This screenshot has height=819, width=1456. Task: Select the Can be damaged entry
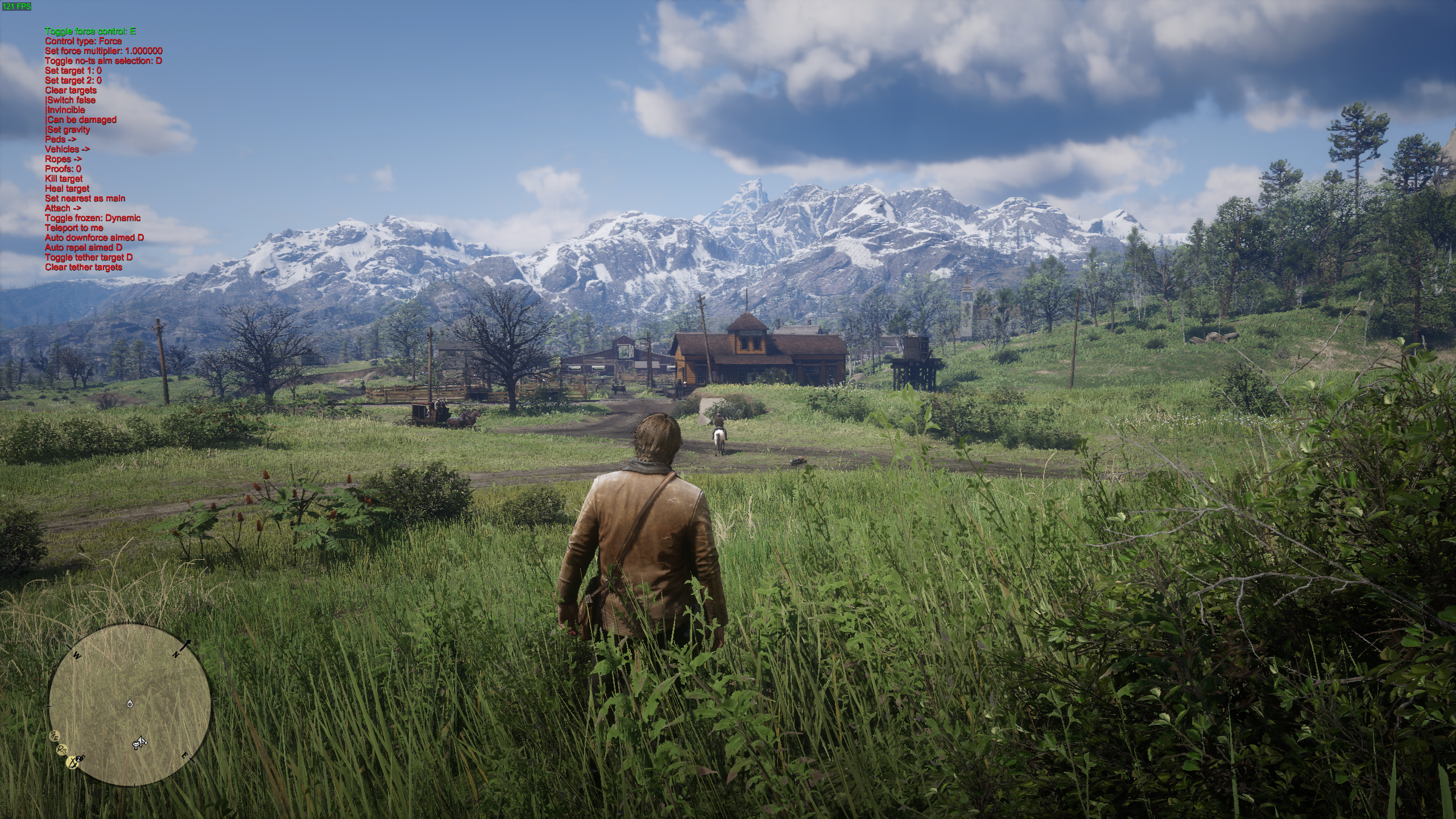81,119
